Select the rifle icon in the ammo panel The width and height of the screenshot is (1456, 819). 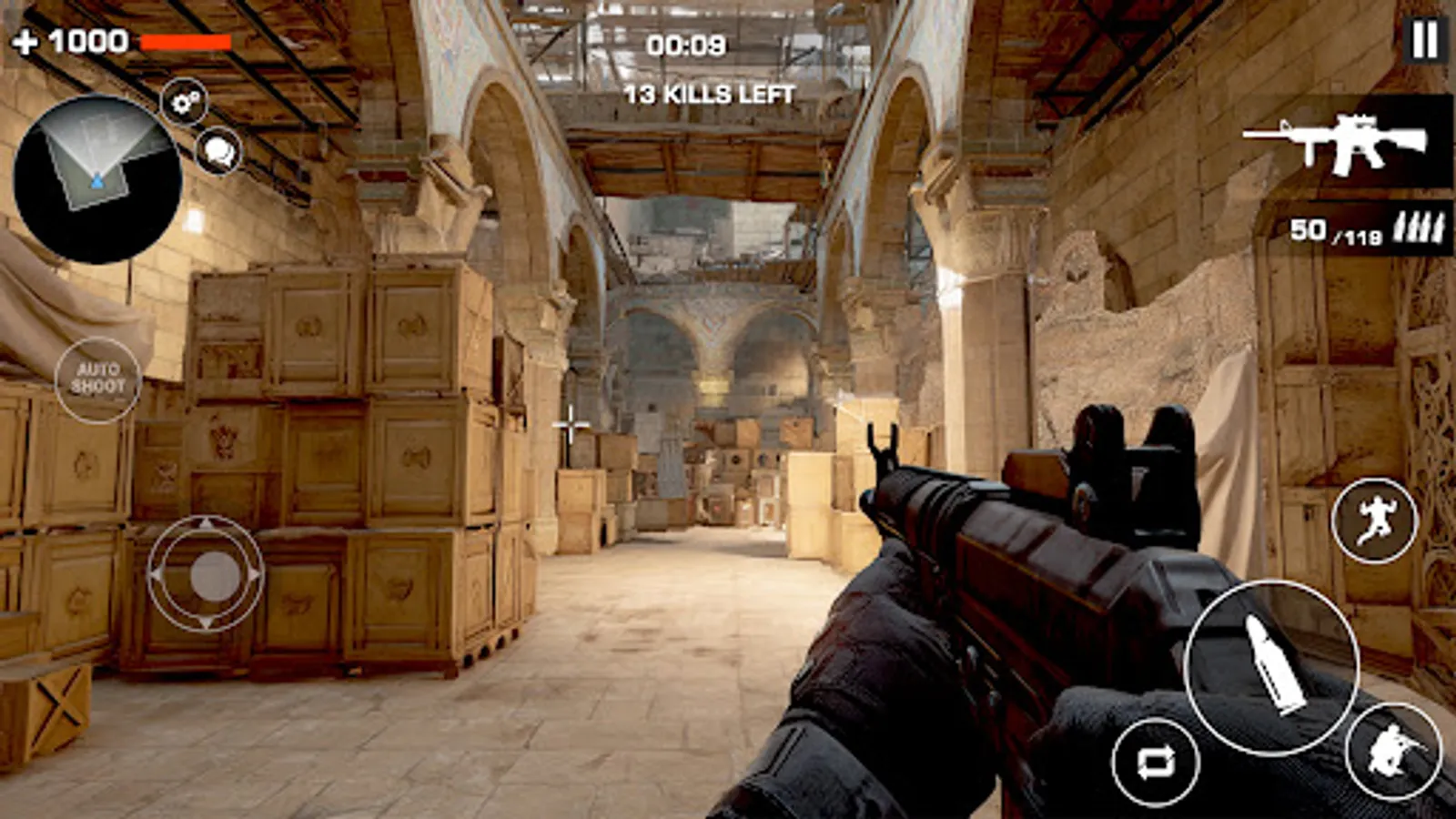pos(1351,146)
